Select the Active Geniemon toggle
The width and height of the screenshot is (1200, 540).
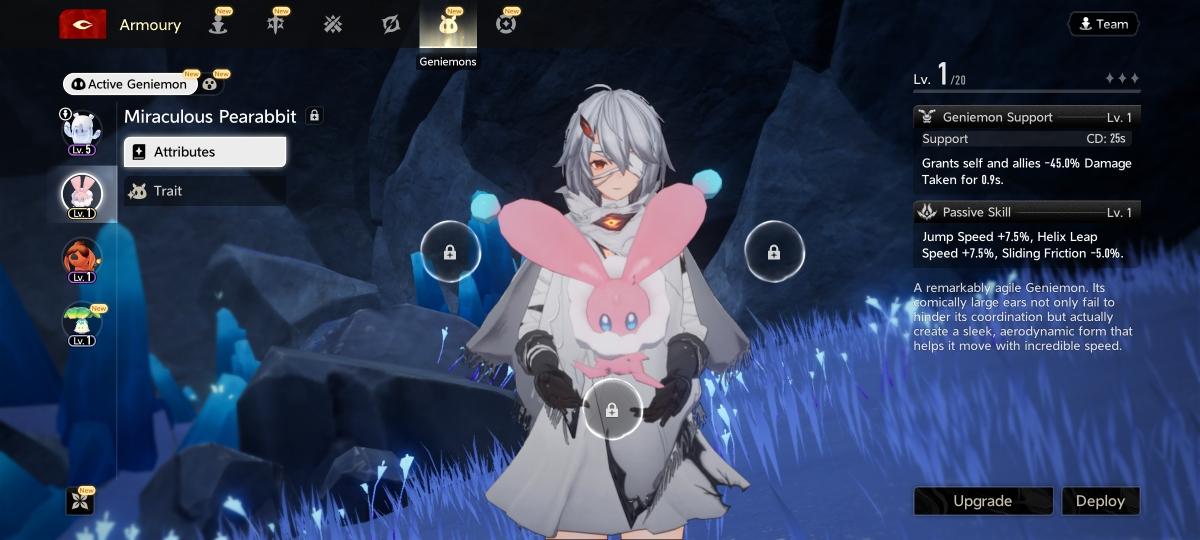click(127, 84)
